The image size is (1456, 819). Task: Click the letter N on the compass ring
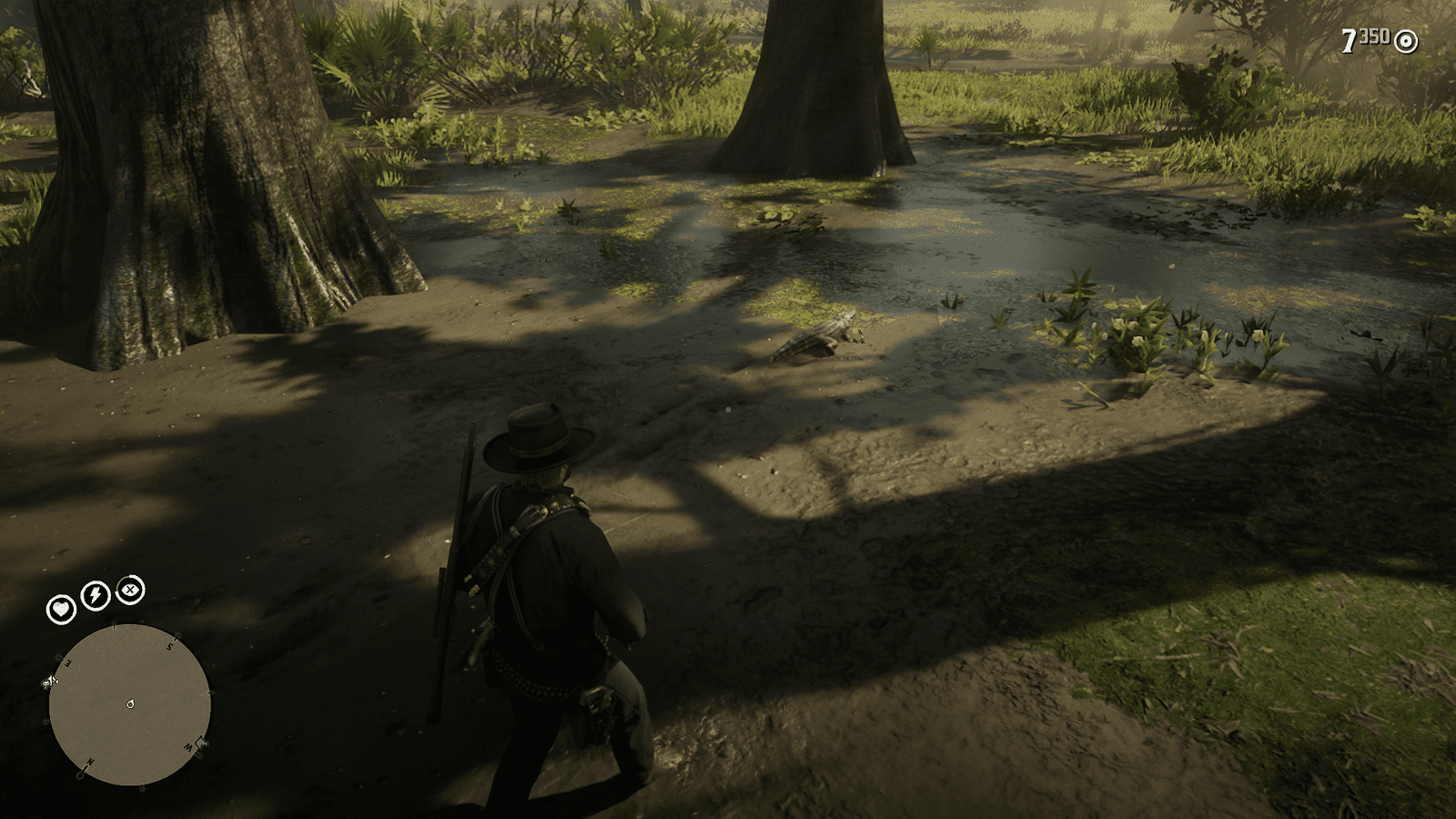pos(89,763)
